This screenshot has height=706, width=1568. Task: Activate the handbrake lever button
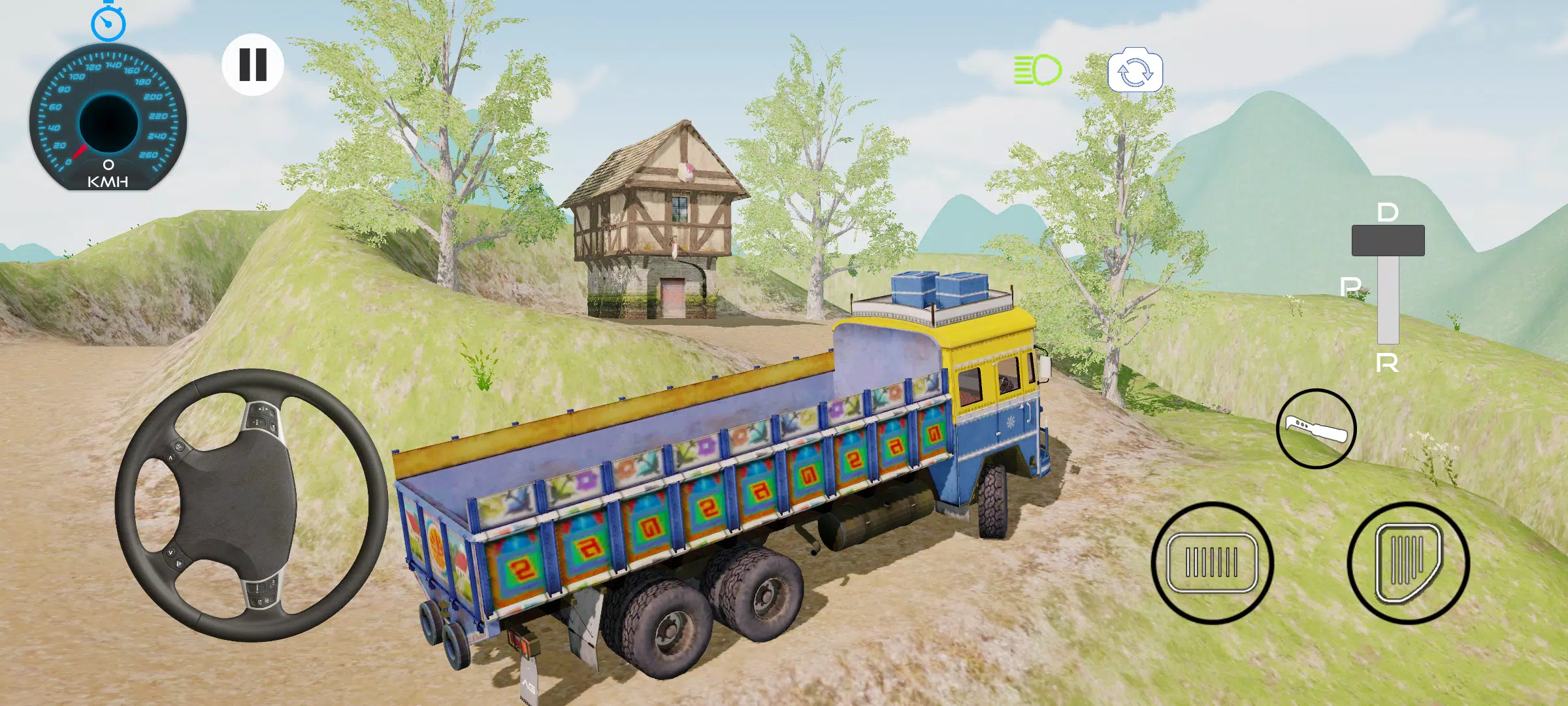coord(1316,429)
